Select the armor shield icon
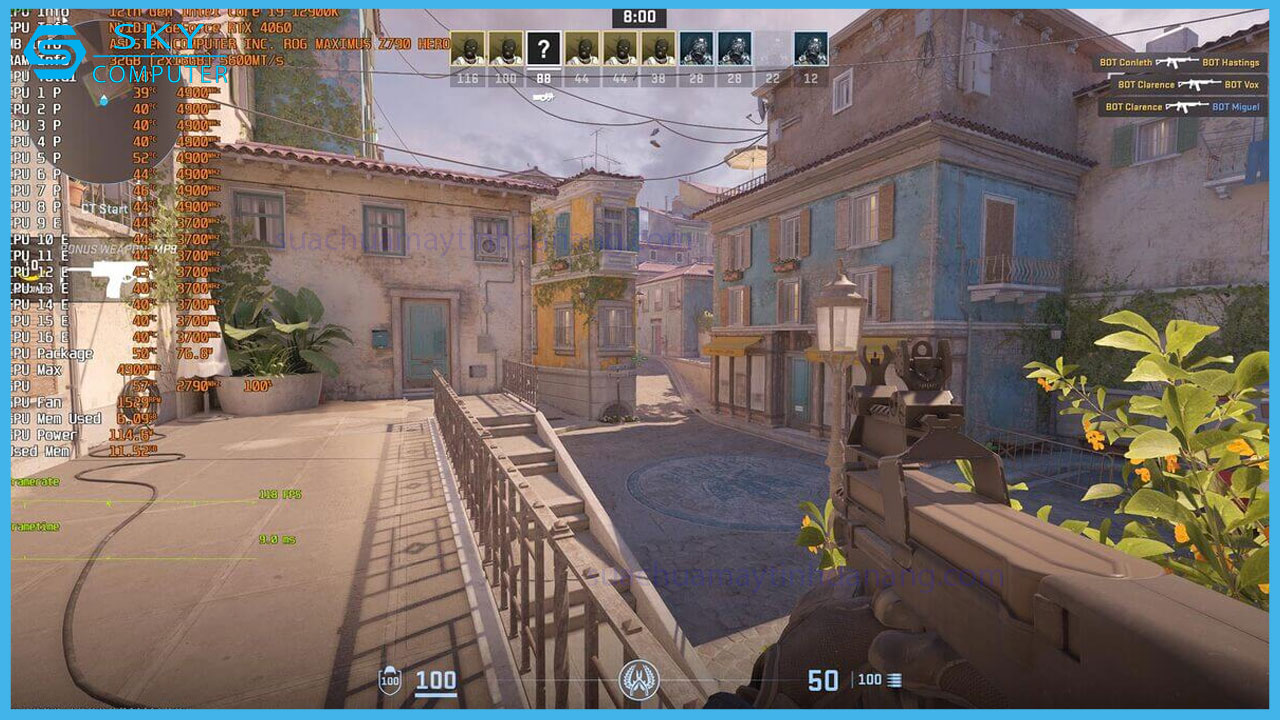 [390, 681]
